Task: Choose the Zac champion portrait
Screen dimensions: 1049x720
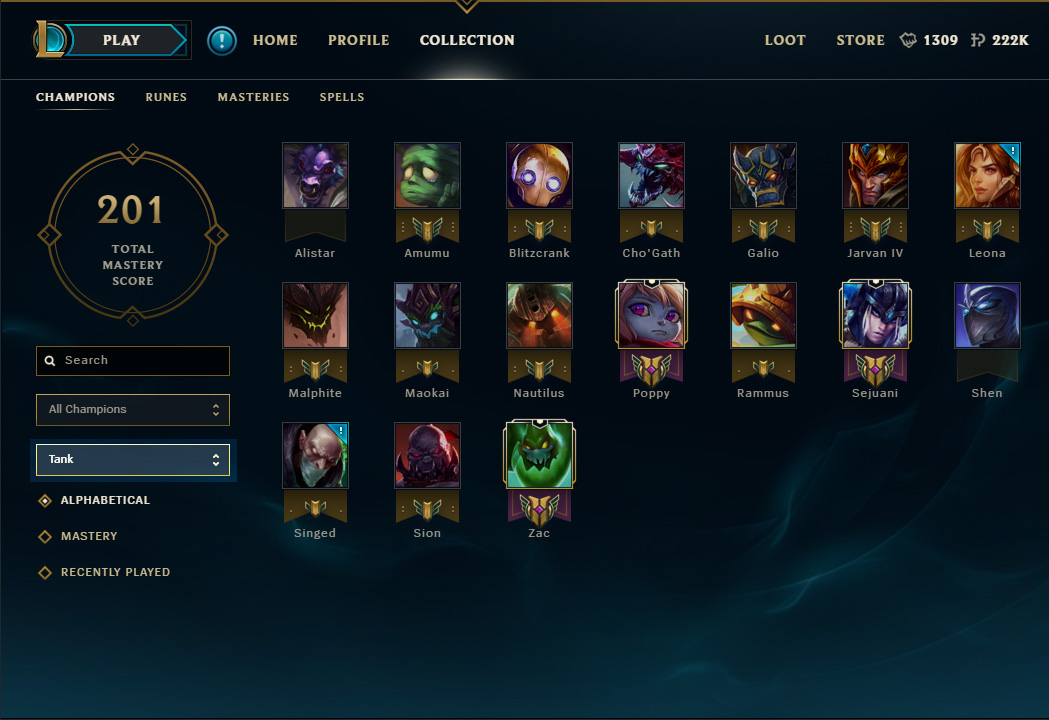Action: tap(539, 456)
